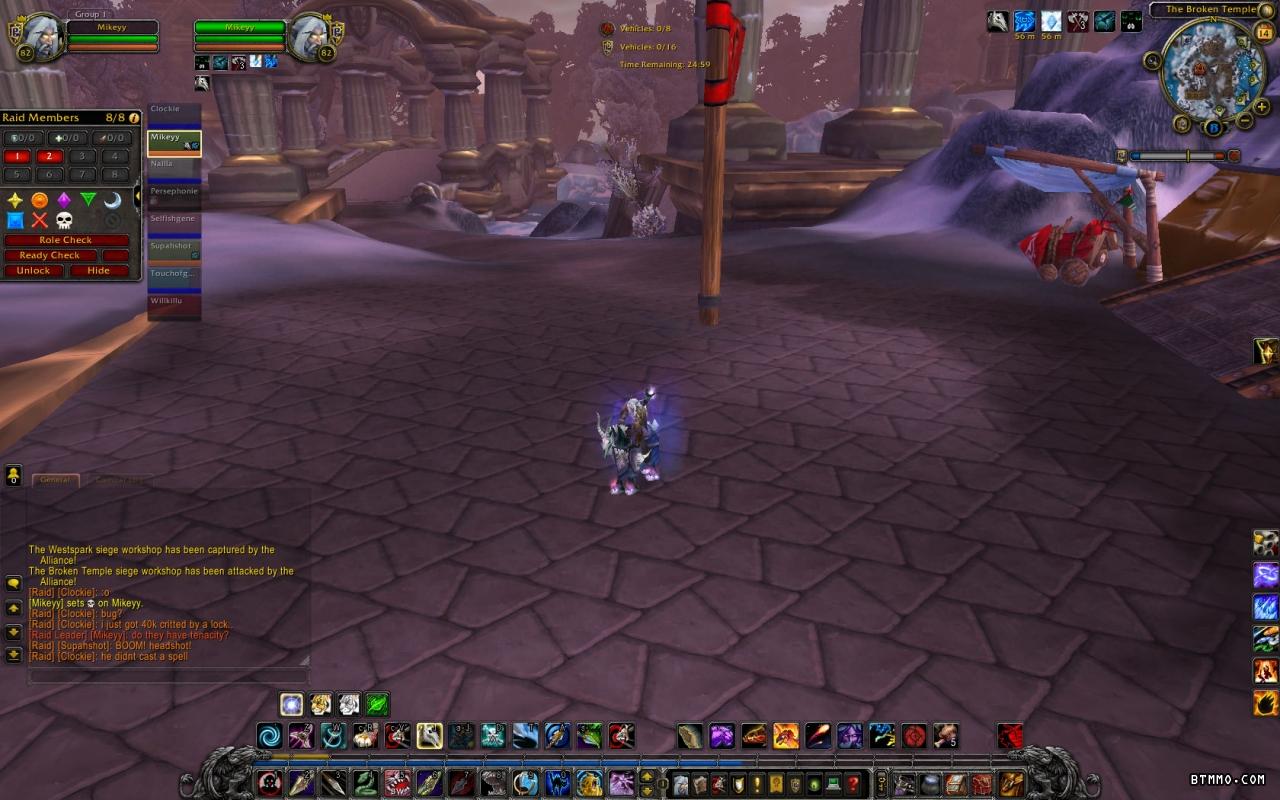Viewport: 1280px width, 800px height.
Task: Open the main backpack
Action: pos(1012,783)
